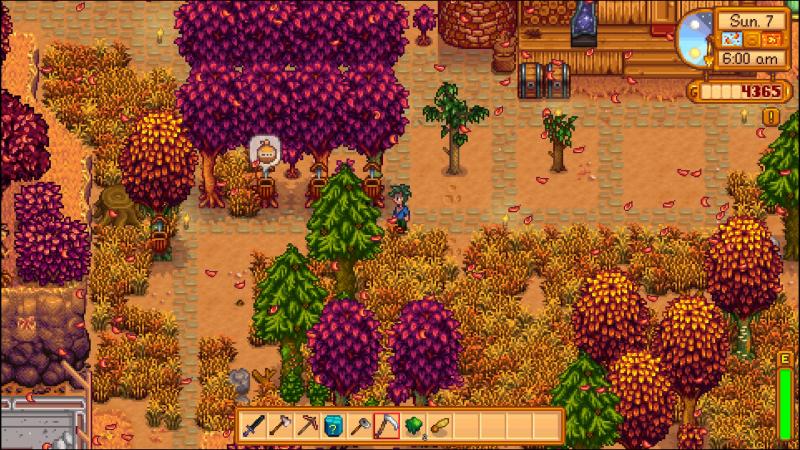This screenshot has height=450, width=800.
Task: Select the green leafy item slot
Action: [x=413, y=426]
